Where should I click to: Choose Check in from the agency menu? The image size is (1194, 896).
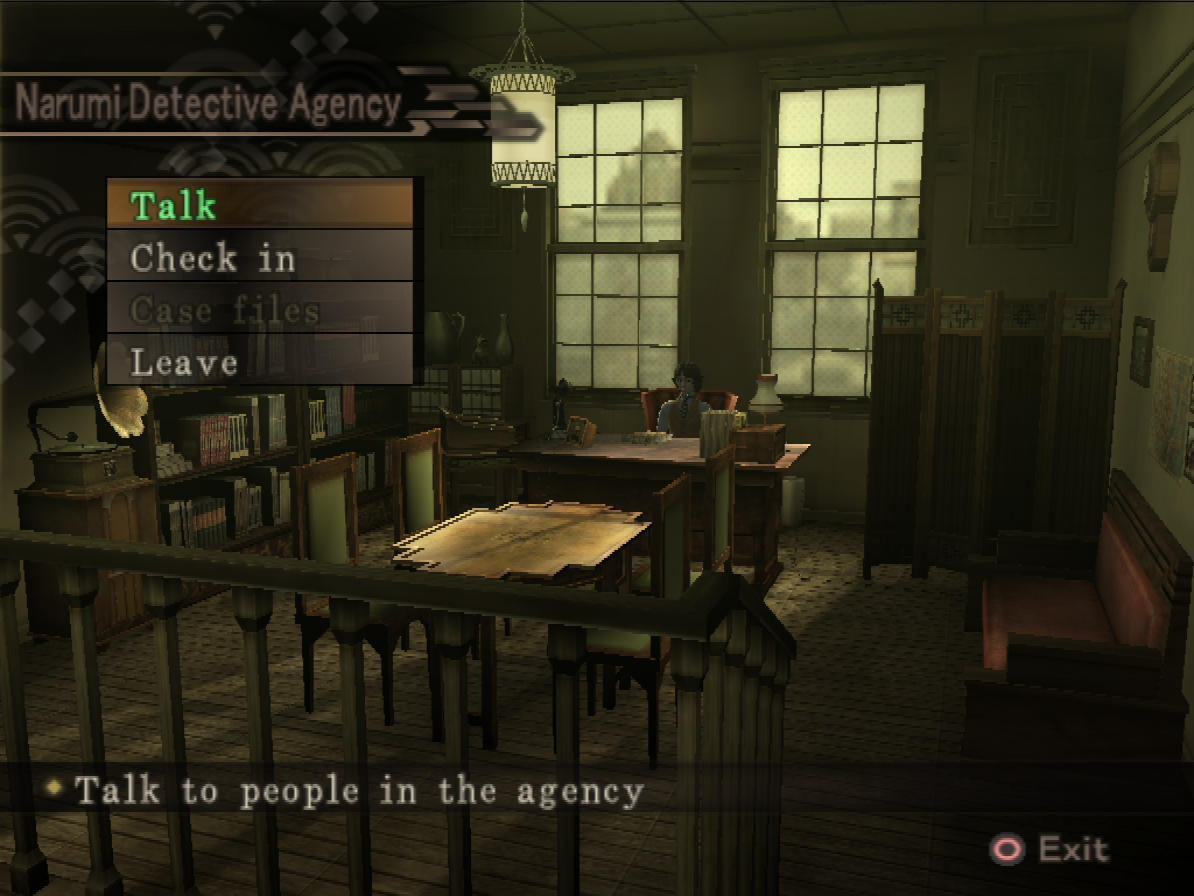tap(259, 258)
